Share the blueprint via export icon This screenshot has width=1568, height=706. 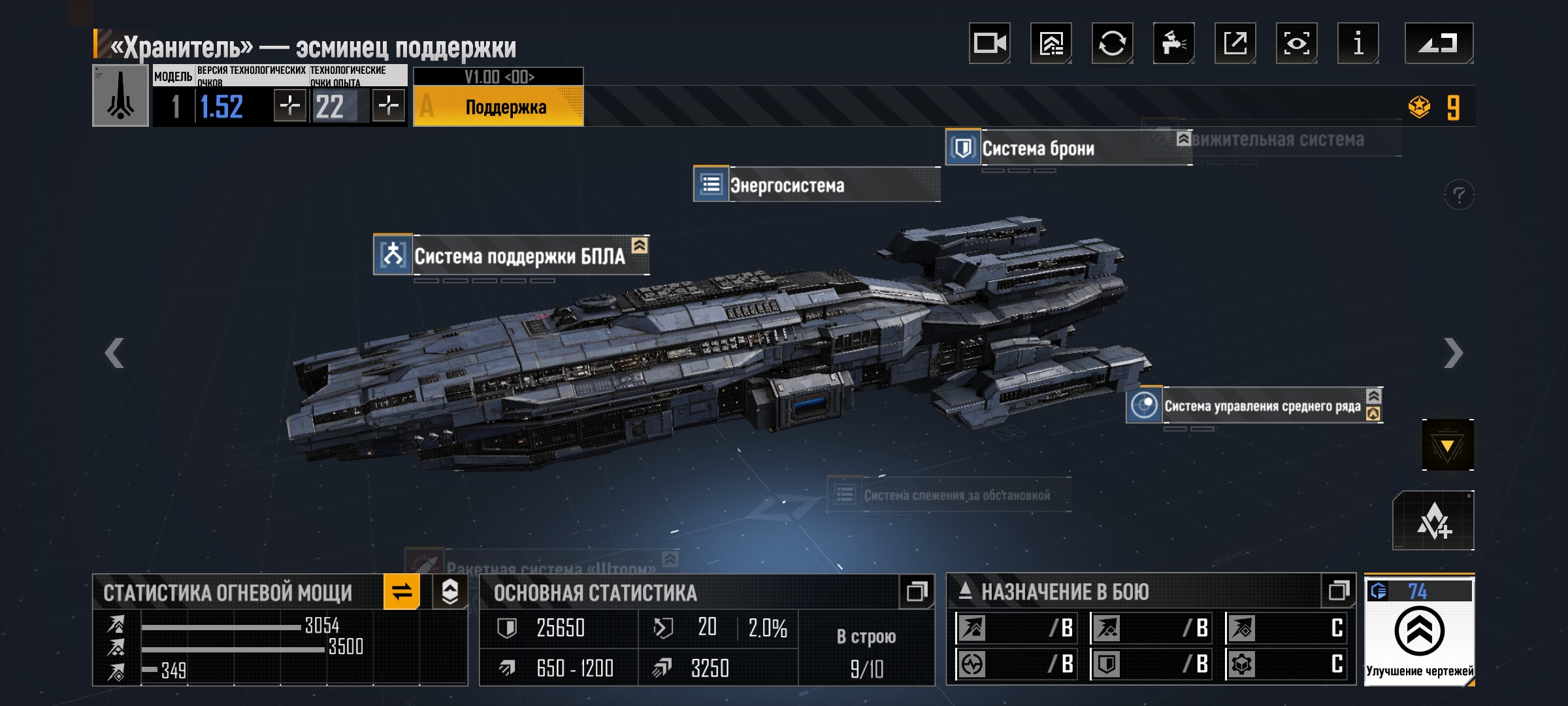click(1235, 44)
